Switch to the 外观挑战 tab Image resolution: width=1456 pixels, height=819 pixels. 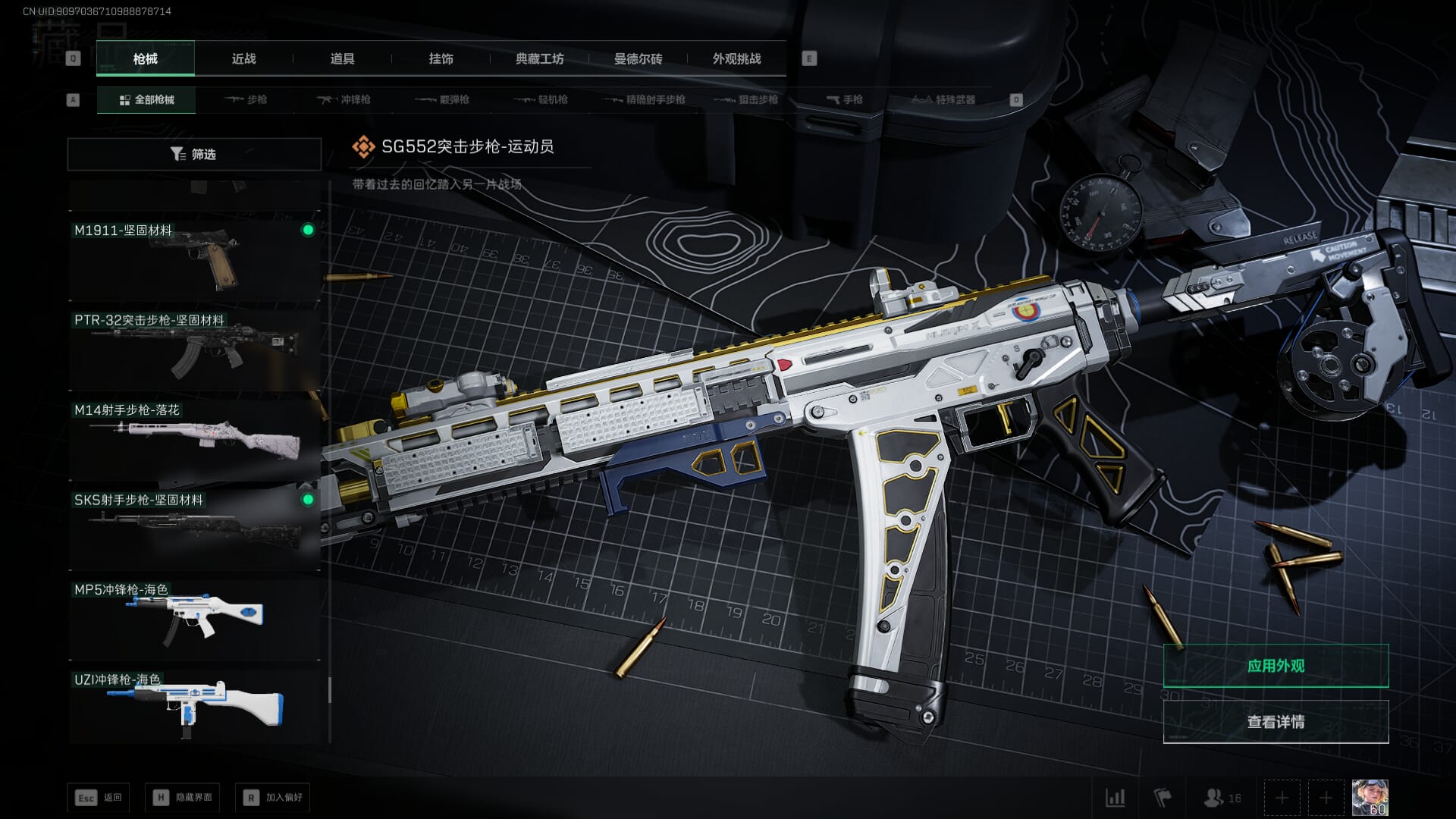pos(736,58)
